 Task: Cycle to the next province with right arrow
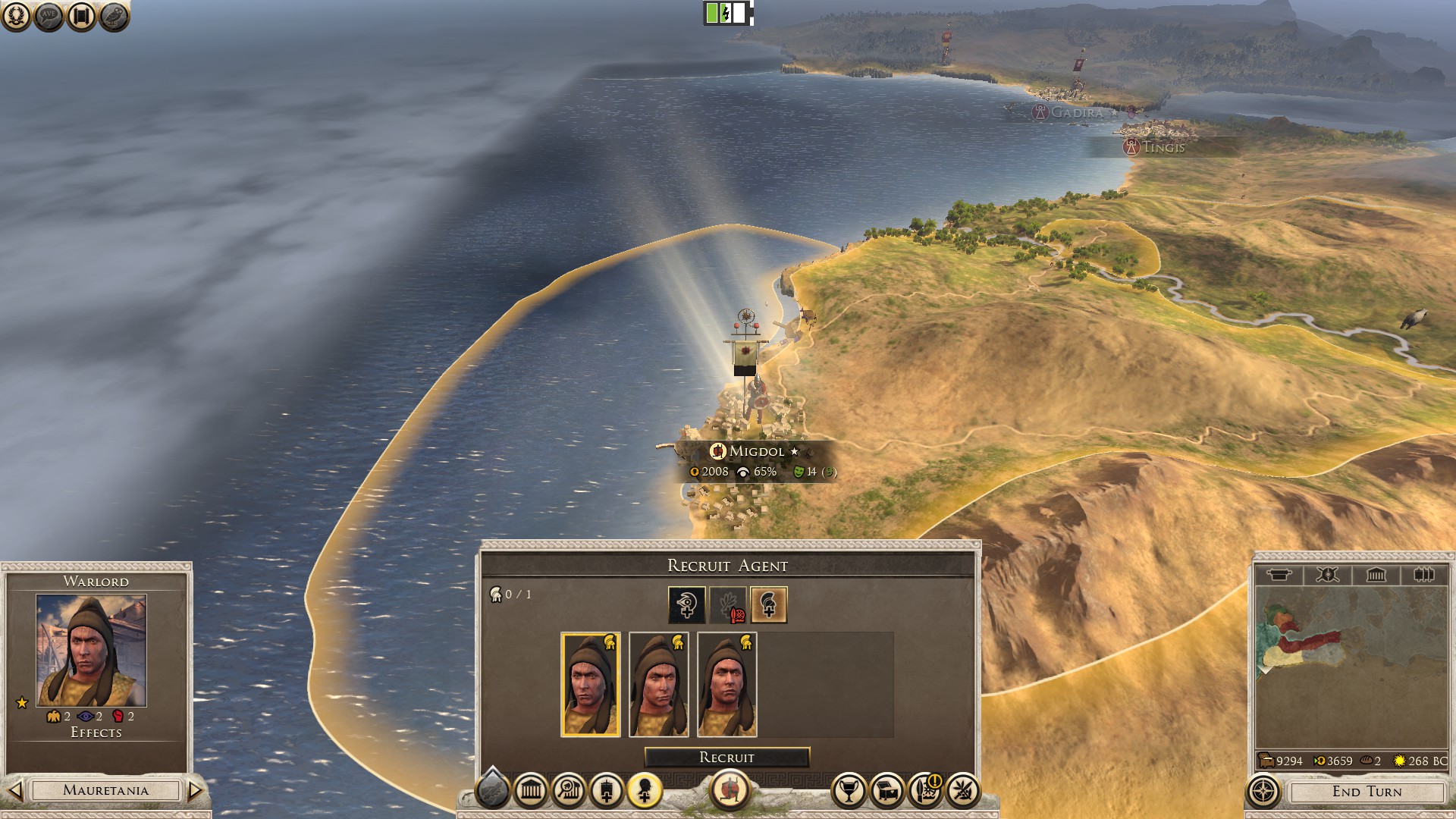pos(195,791)
